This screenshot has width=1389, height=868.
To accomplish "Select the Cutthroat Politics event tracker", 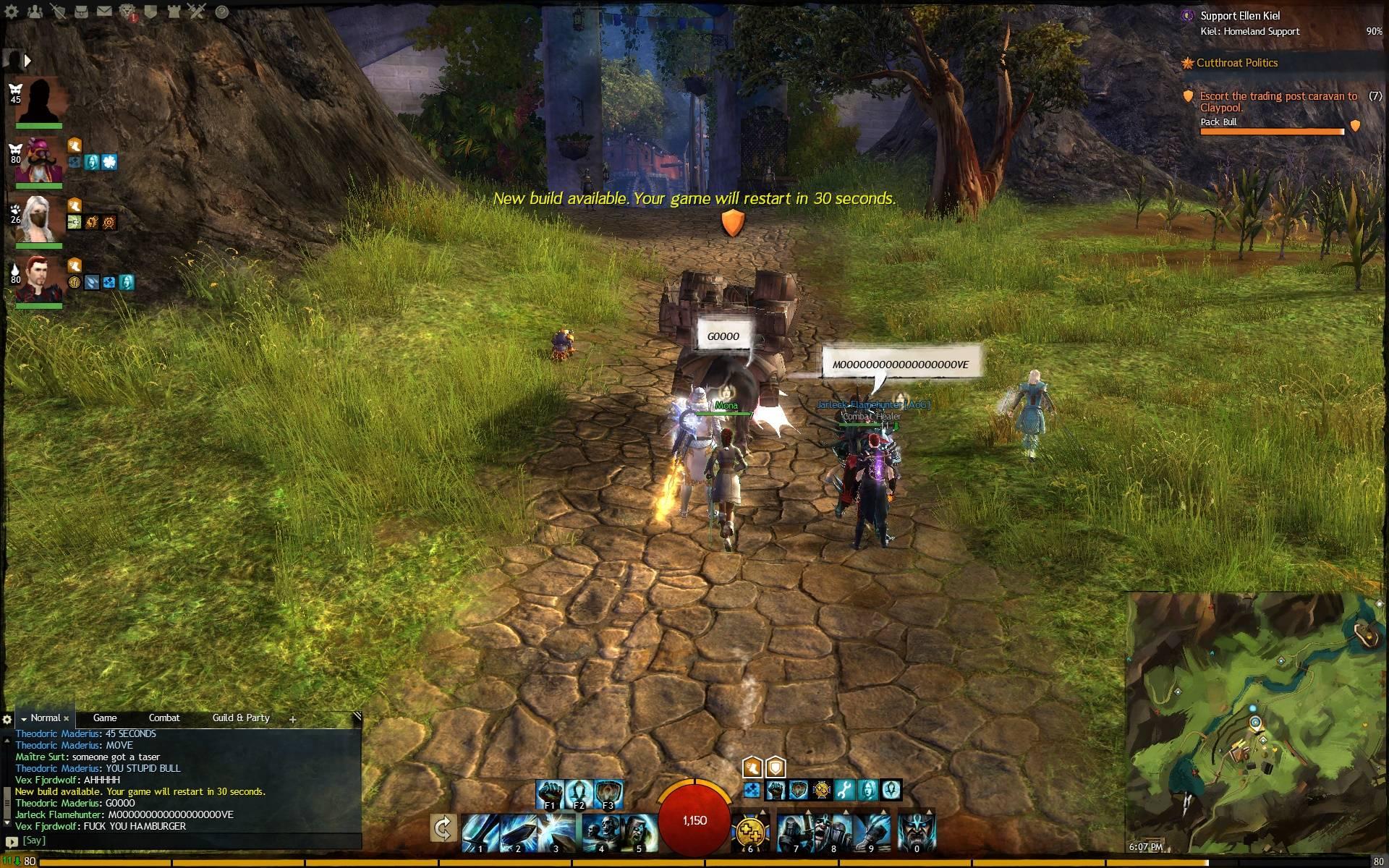I will coord(1236,63).
